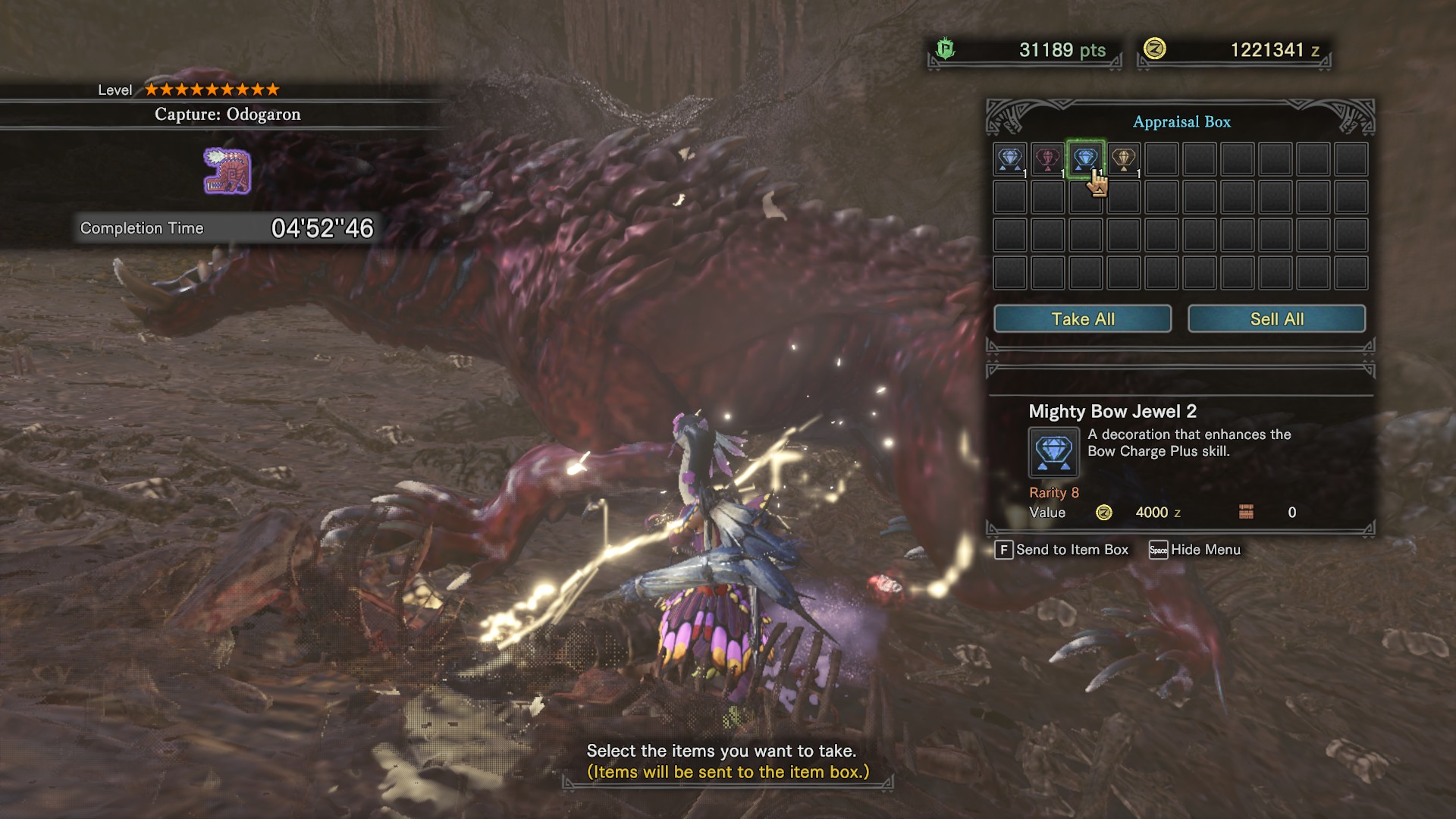The height and width of the screenshot is (819, 1456).
Task: Select the unhighlighted pale blue jewel
Action: [x=1009, y=159]
